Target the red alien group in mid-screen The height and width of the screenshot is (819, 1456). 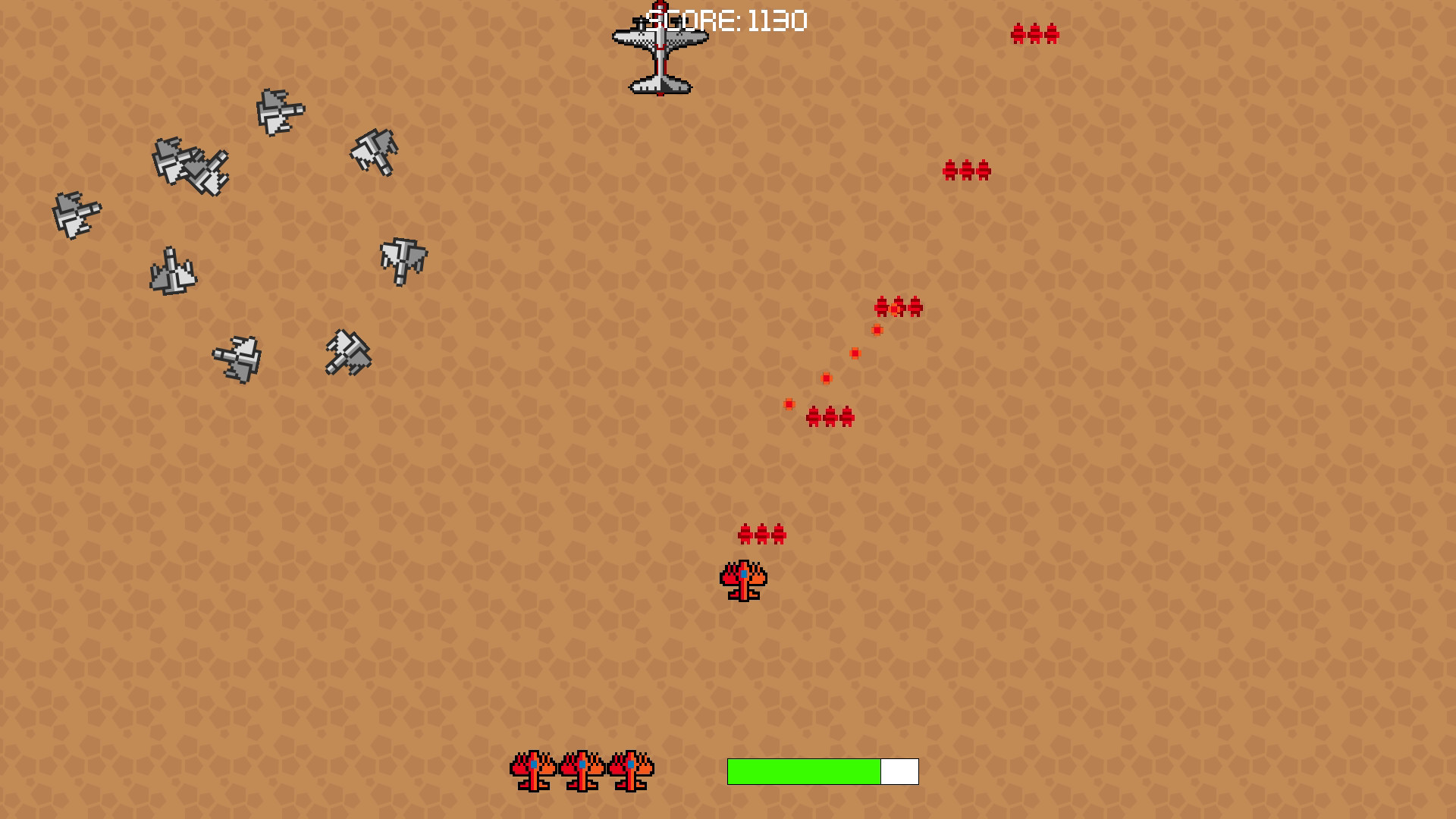click(x=899, y=308)
